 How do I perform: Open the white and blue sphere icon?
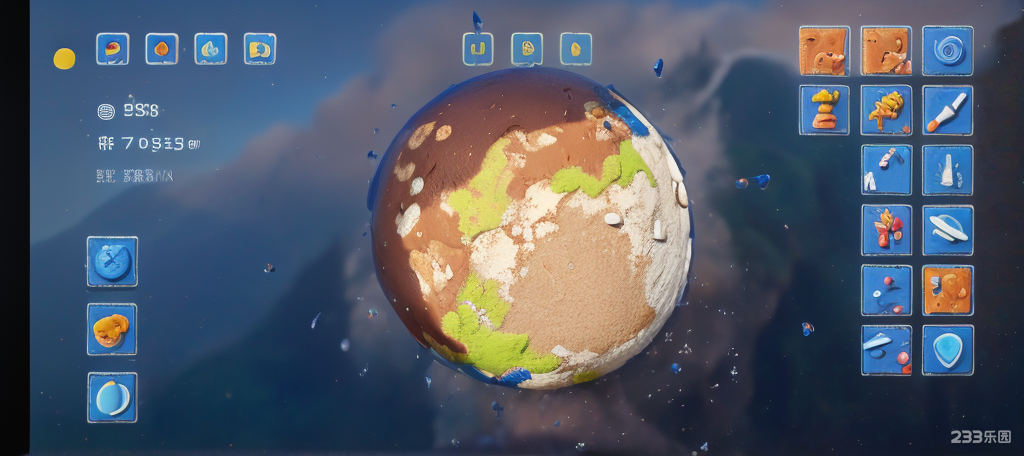tap(112, 397)
